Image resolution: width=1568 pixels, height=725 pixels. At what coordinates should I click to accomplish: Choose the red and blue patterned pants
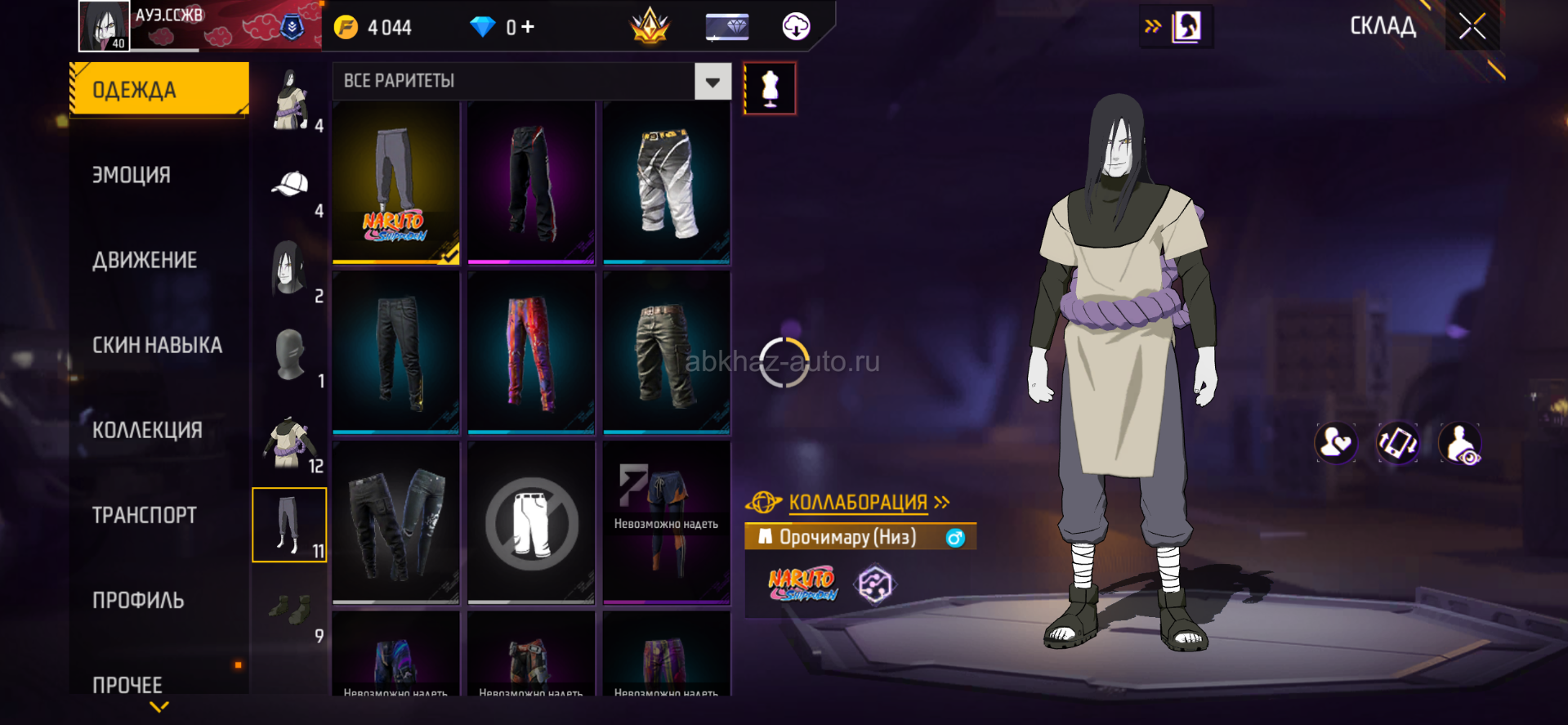click(x=531, y=353)
